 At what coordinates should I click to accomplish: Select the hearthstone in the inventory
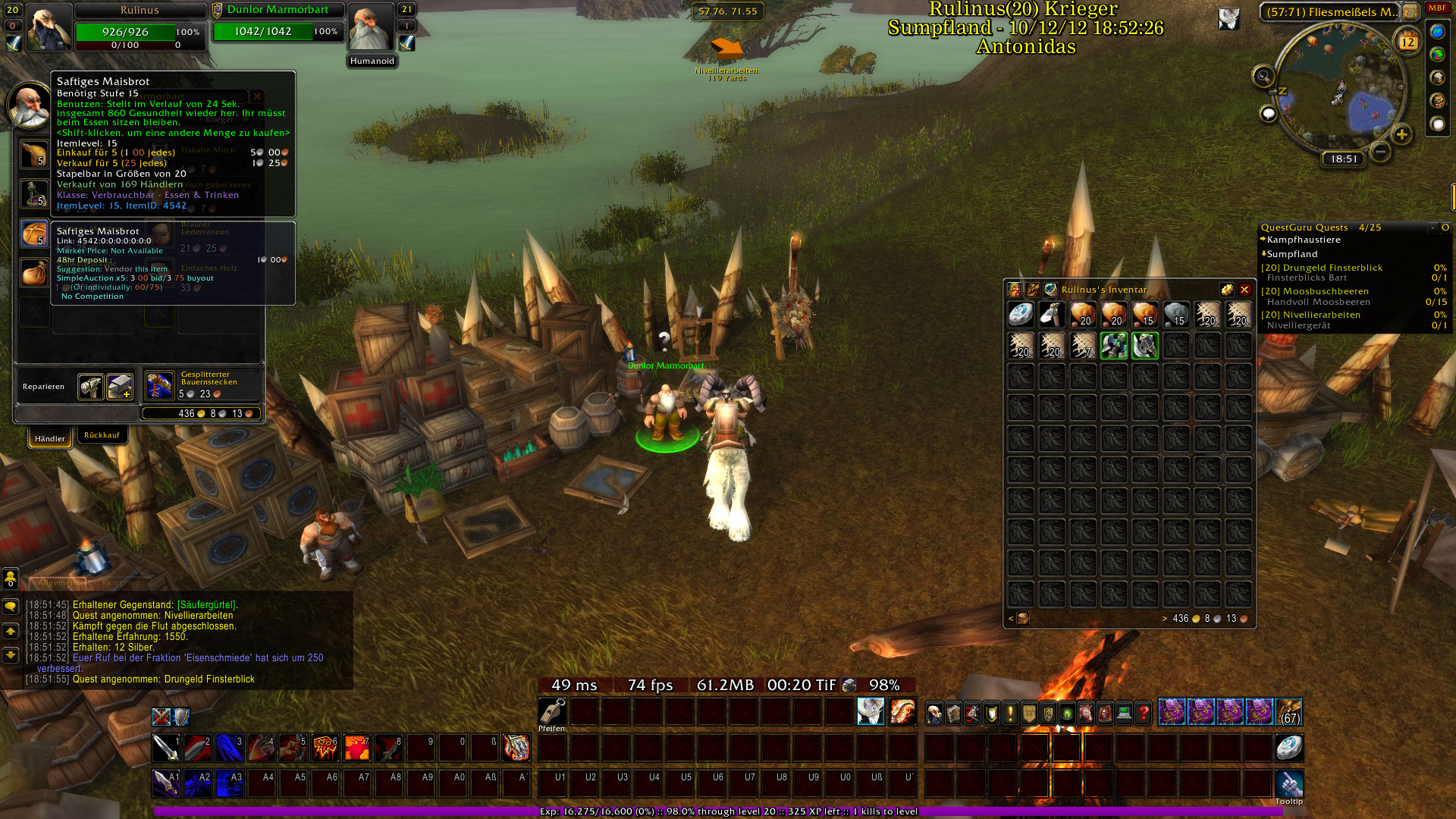click(x=1021, y=314)
